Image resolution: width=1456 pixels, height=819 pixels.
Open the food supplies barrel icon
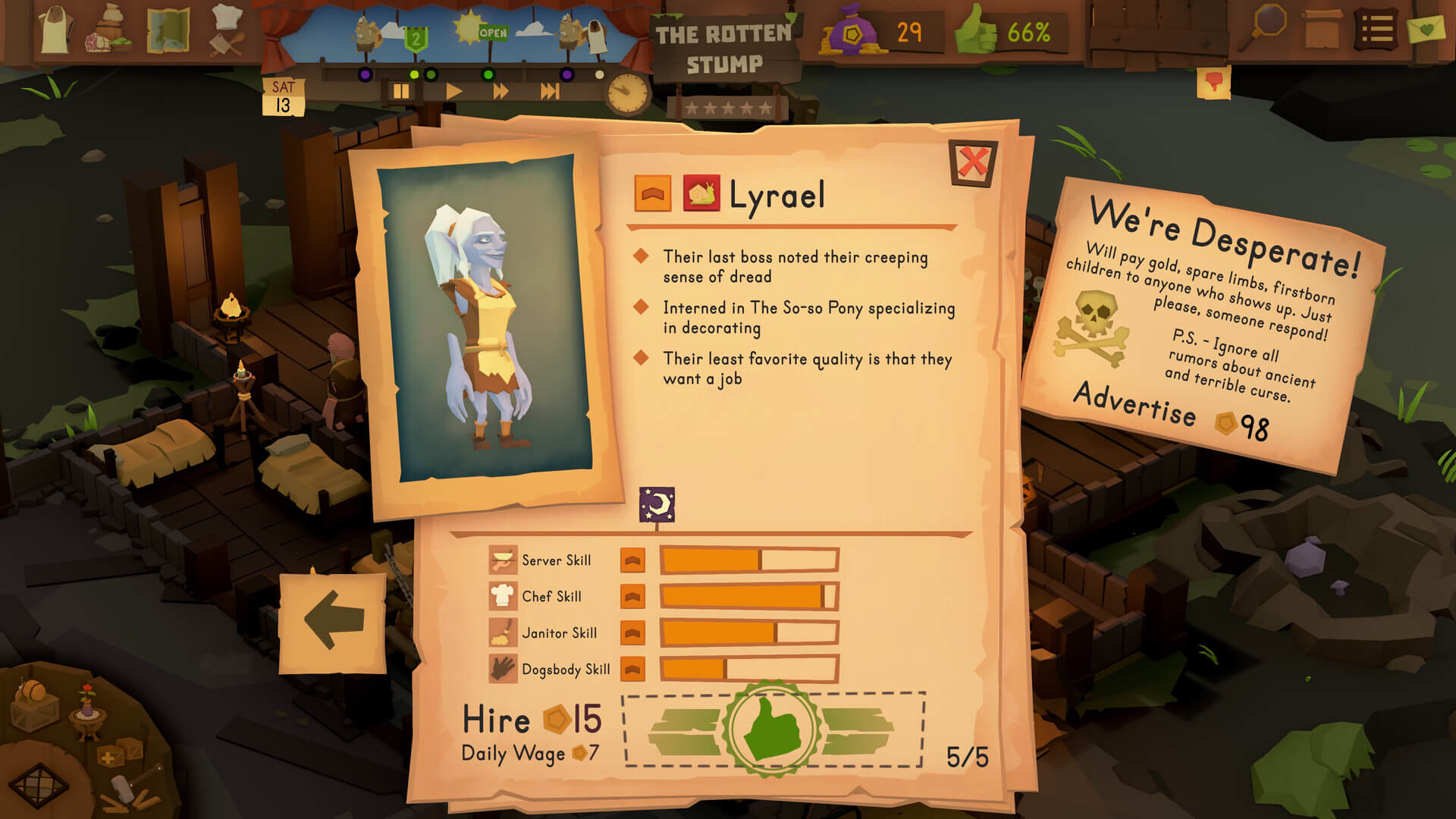click(108, 30)
